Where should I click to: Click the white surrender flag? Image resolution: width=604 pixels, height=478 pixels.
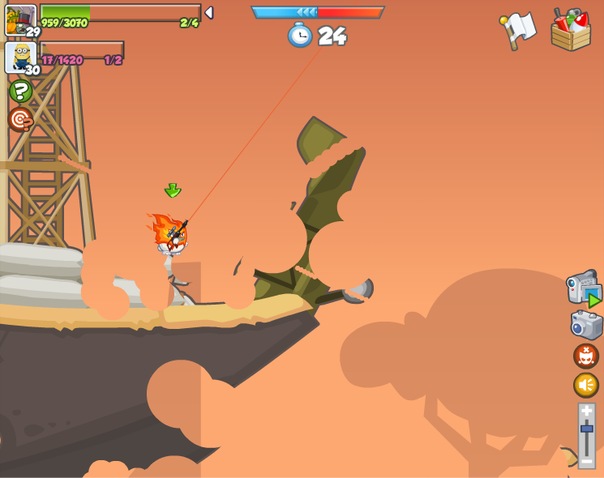point(519,28)
